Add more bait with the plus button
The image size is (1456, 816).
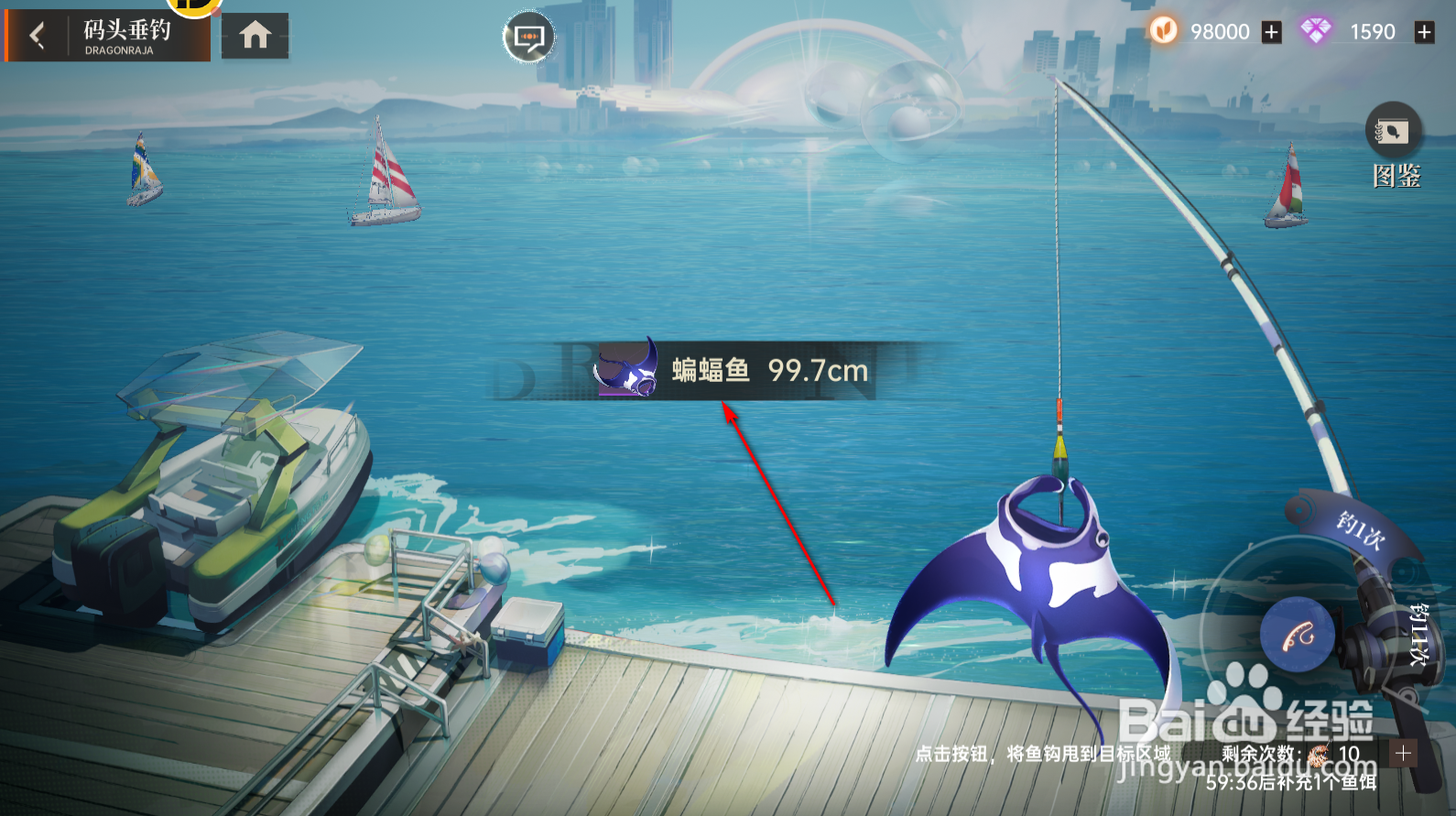(x=1402, y=754)
